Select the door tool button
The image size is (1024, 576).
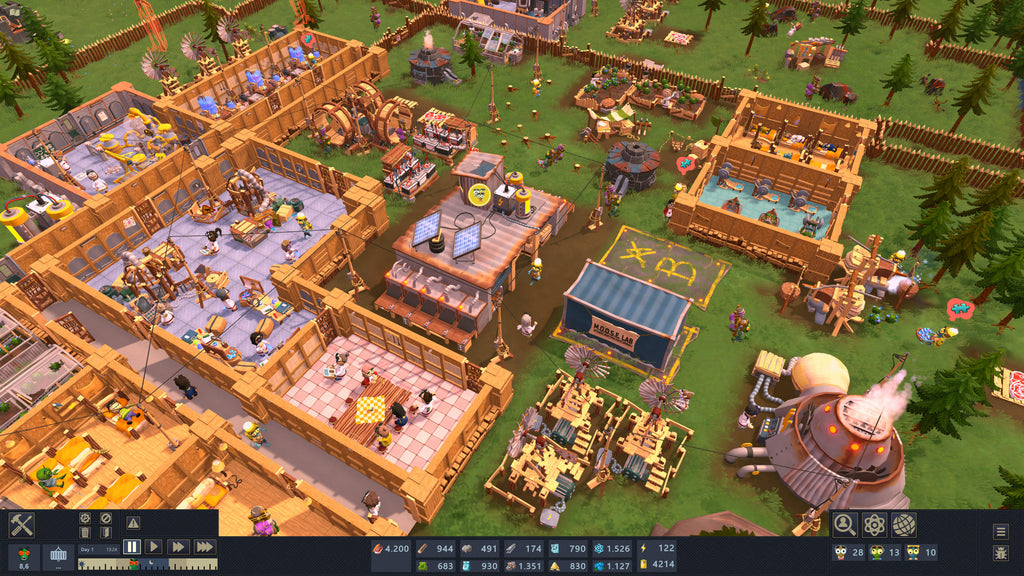(x=105, y=533)
